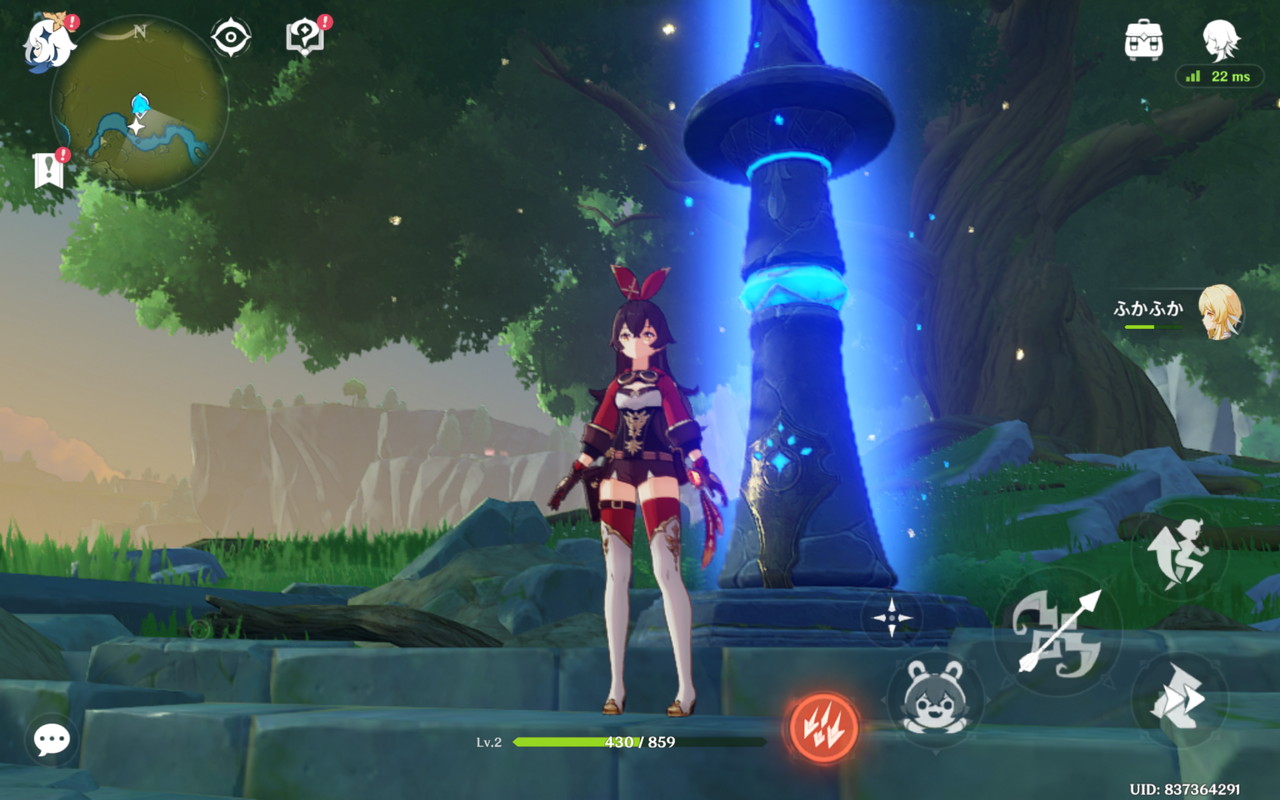Open the backpack inventory

click(x=1144, y=40)
